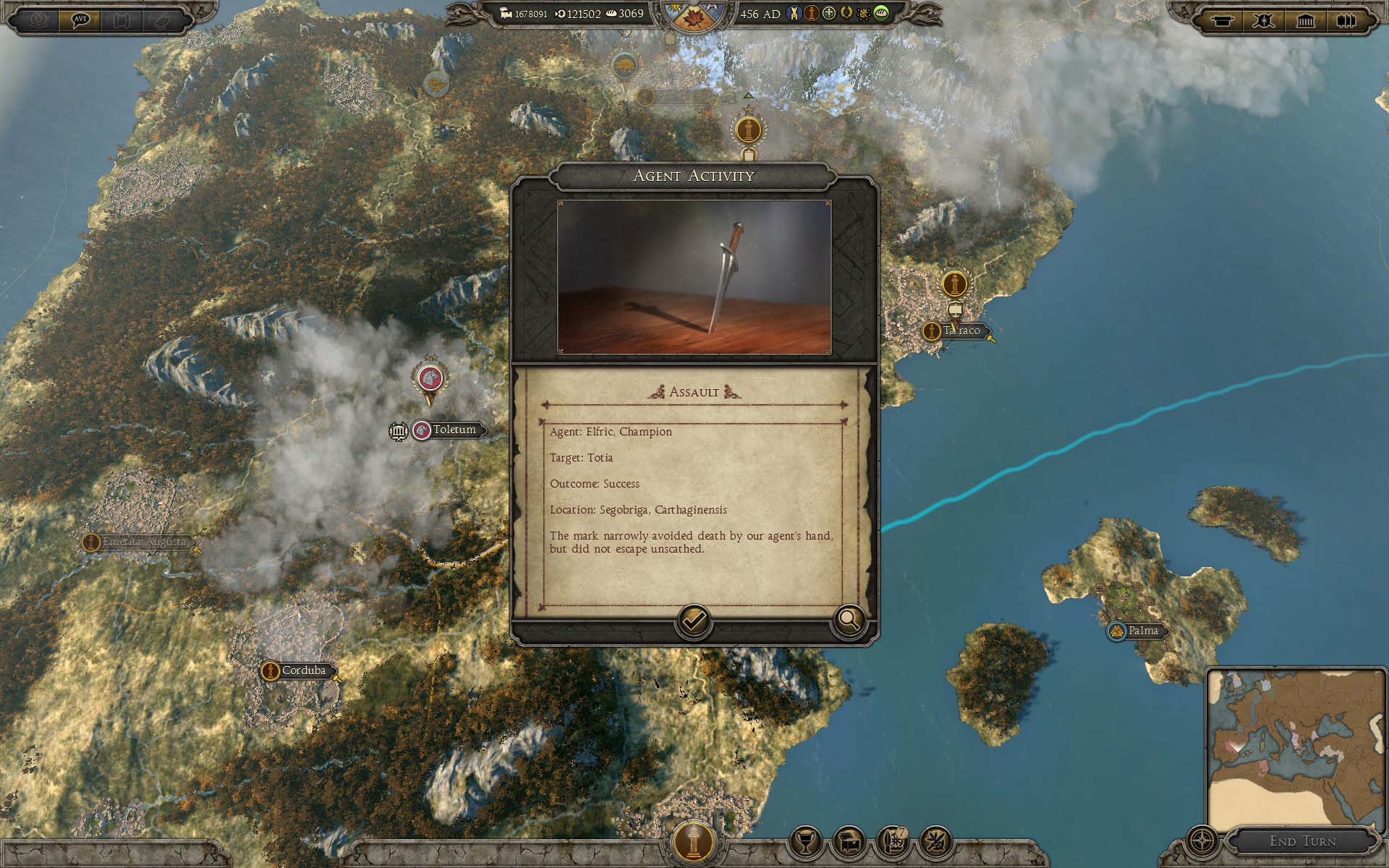Click the compass button beside End Turn

click(x=1202, y=841)
